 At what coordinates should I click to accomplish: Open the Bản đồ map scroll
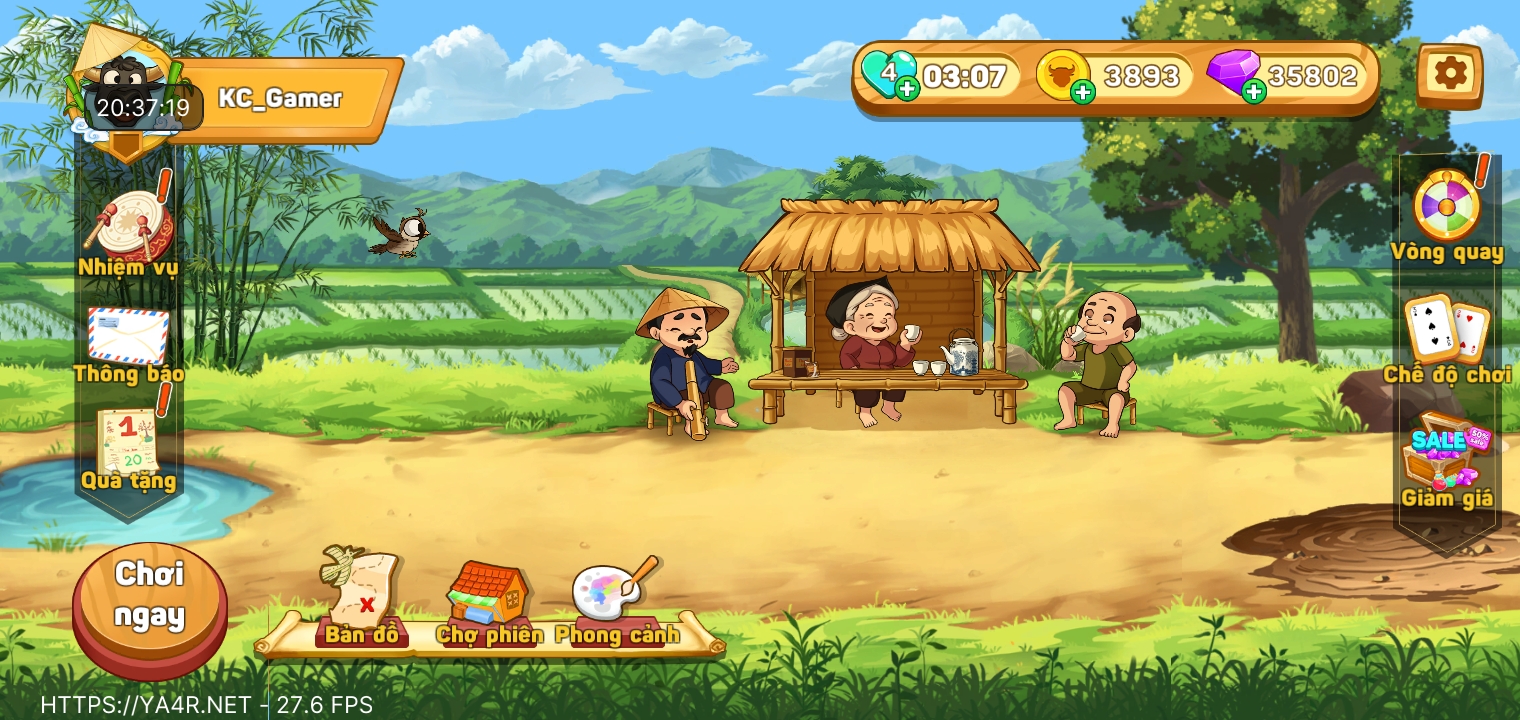coord(360,597)
